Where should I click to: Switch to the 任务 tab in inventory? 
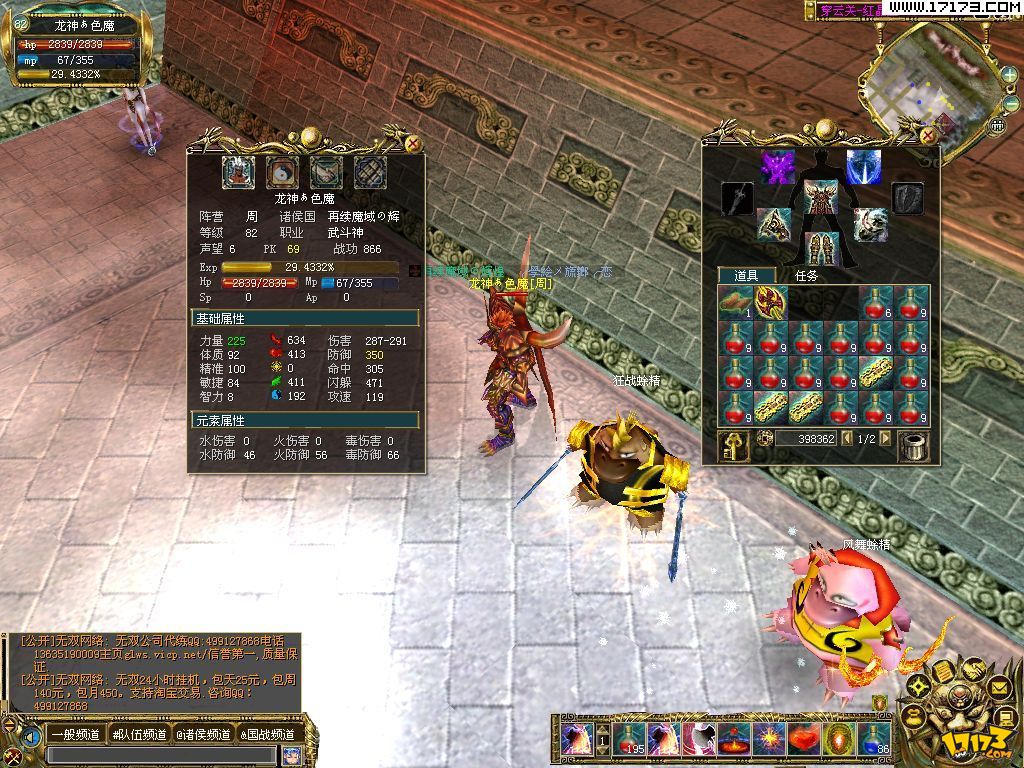click(x=805, y=275)
